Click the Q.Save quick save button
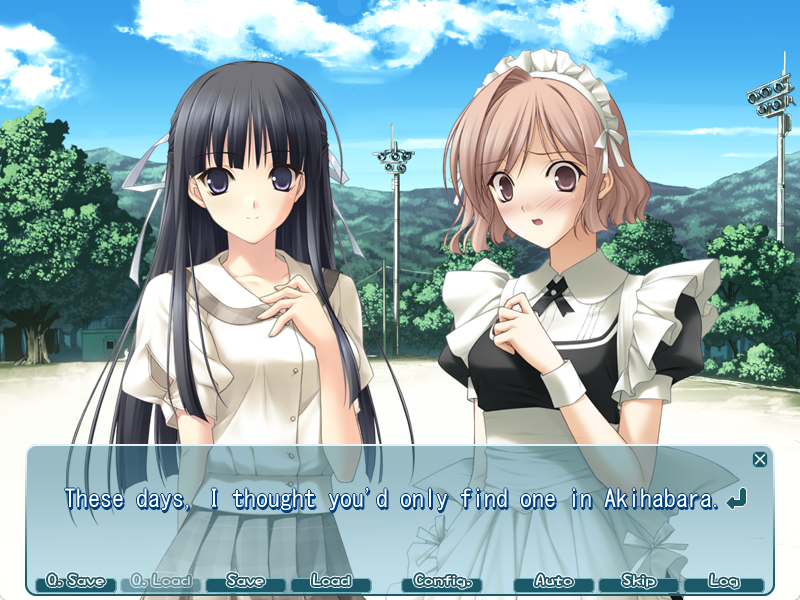800x600 pixels. click(x=75, y=581)
